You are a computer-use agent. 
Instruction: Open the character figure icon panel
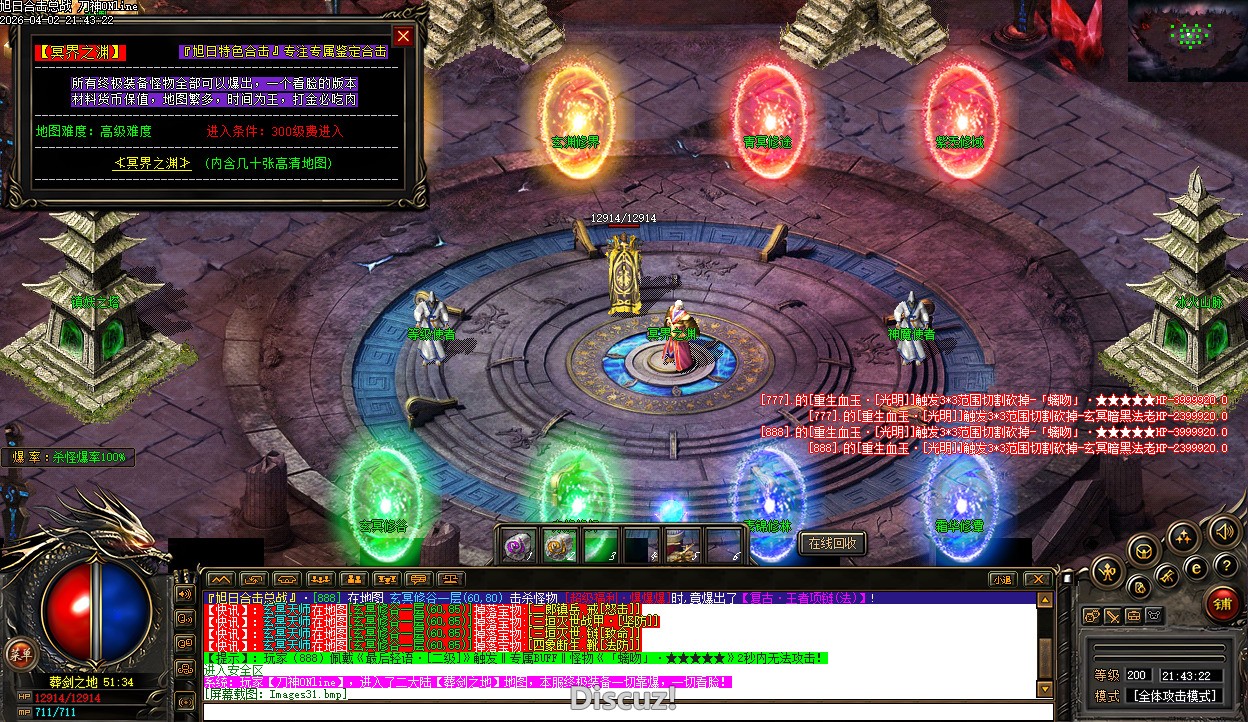1107,572
